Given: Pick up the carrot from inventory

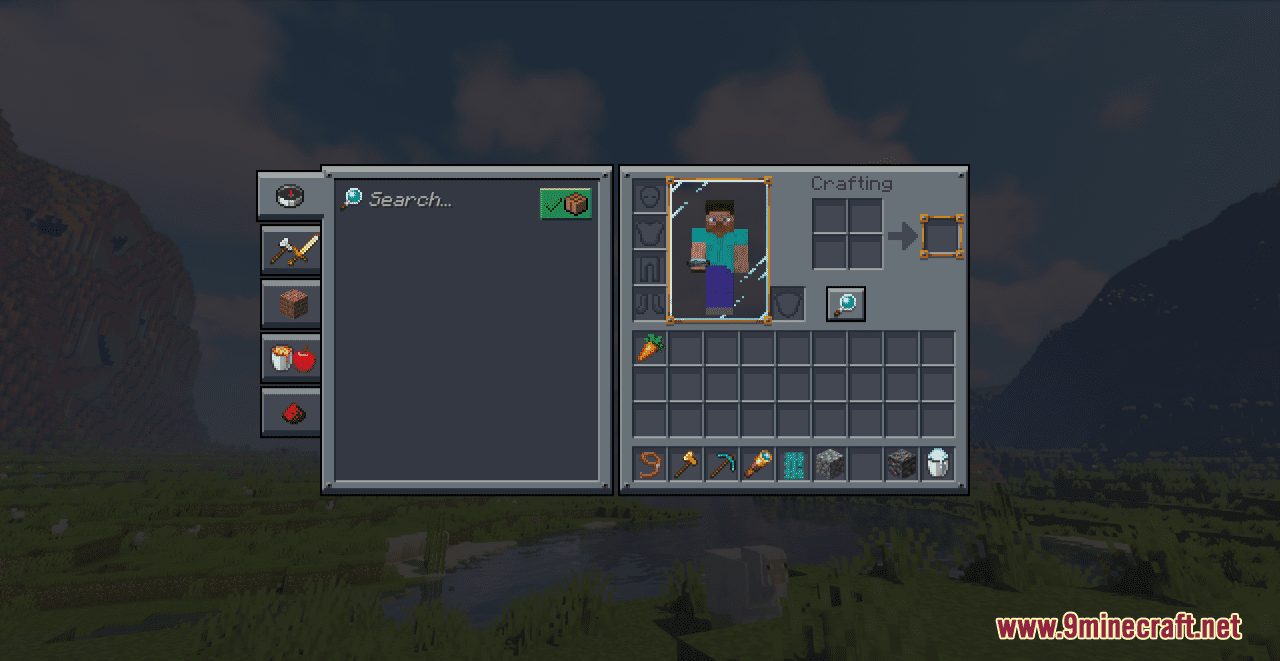Looking at the screenshot, I should point(650,348).
